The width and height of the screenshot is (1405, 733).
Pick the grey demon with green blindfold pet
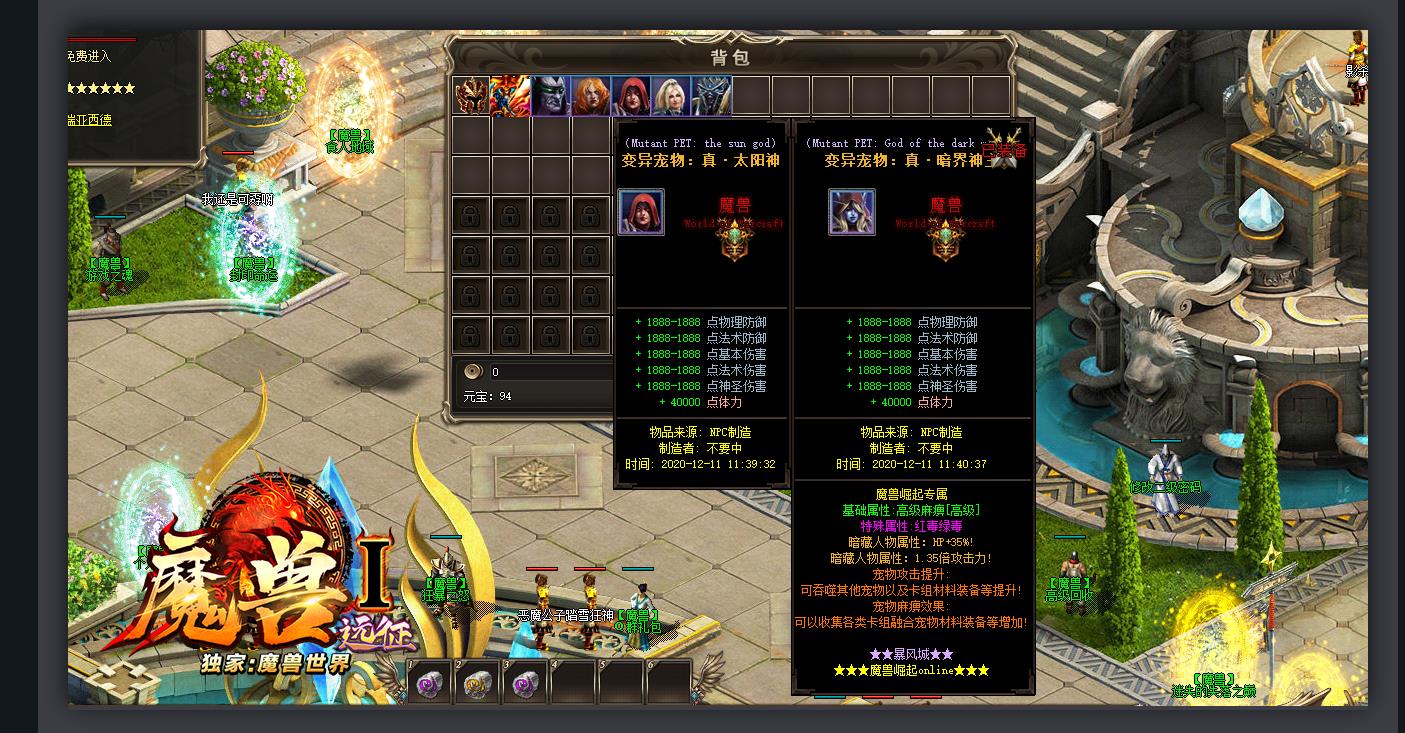coord(551,96)
